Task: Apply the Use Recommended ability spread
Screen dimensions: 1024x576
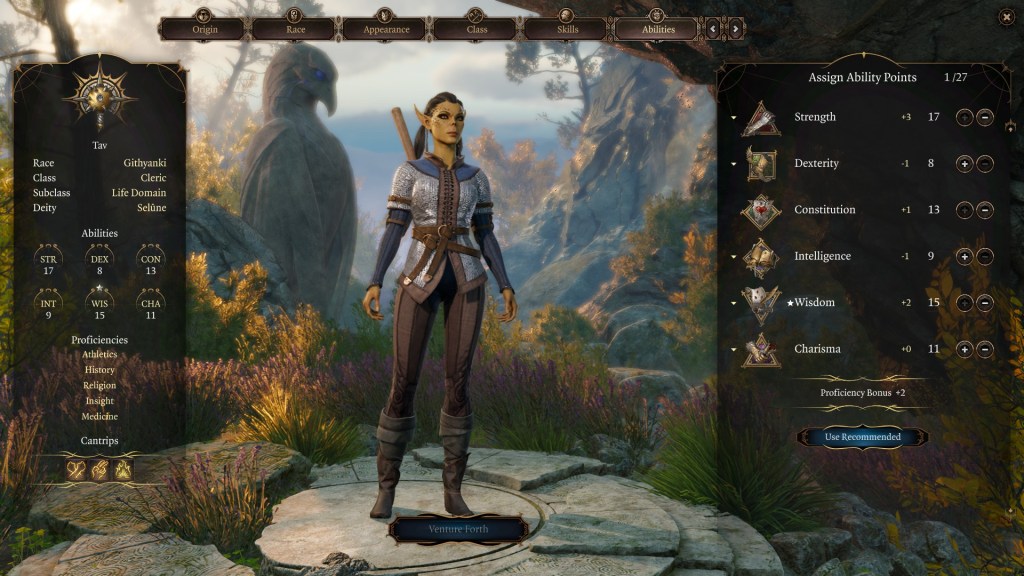Action: click(862, 437)
